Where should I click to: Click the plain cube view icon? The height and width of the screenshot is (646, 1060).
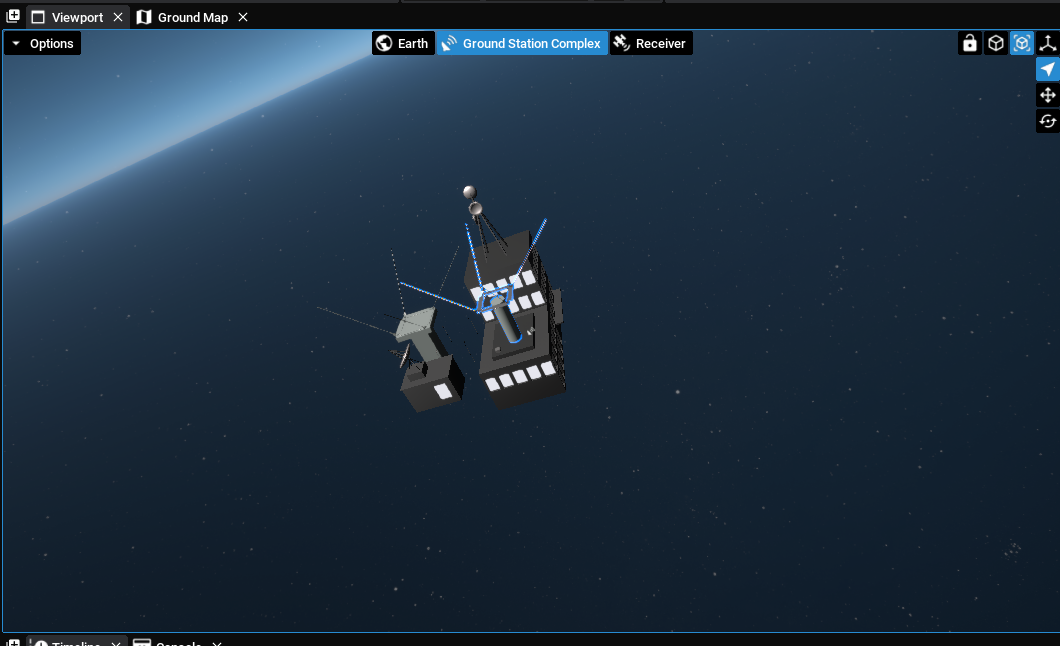click(x=996, y=44)
